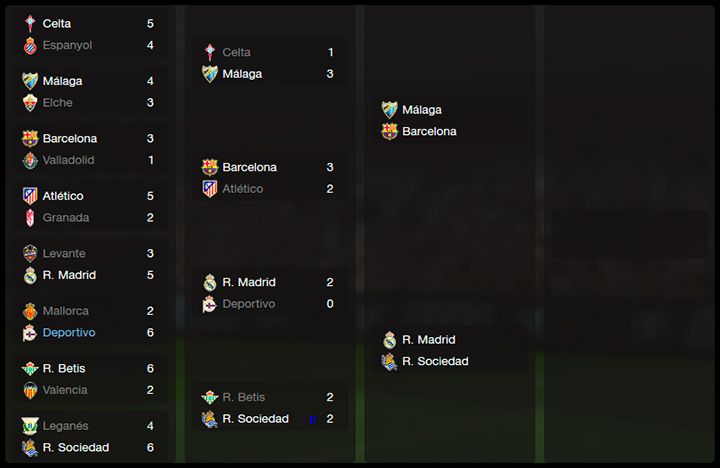
Task: Click Celta in the quarter-final against Málaga
Action: point(237,52)
